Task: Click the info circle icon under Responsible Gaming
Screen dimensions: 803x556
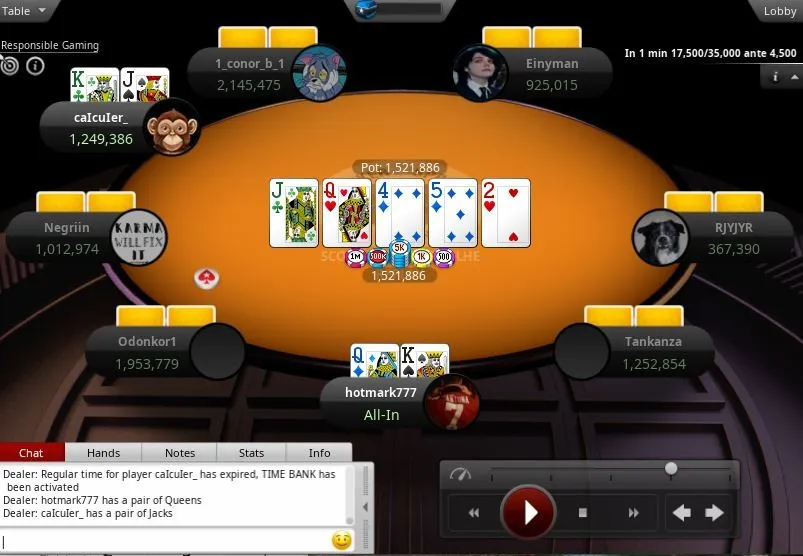Action: [x=35, y=66]
